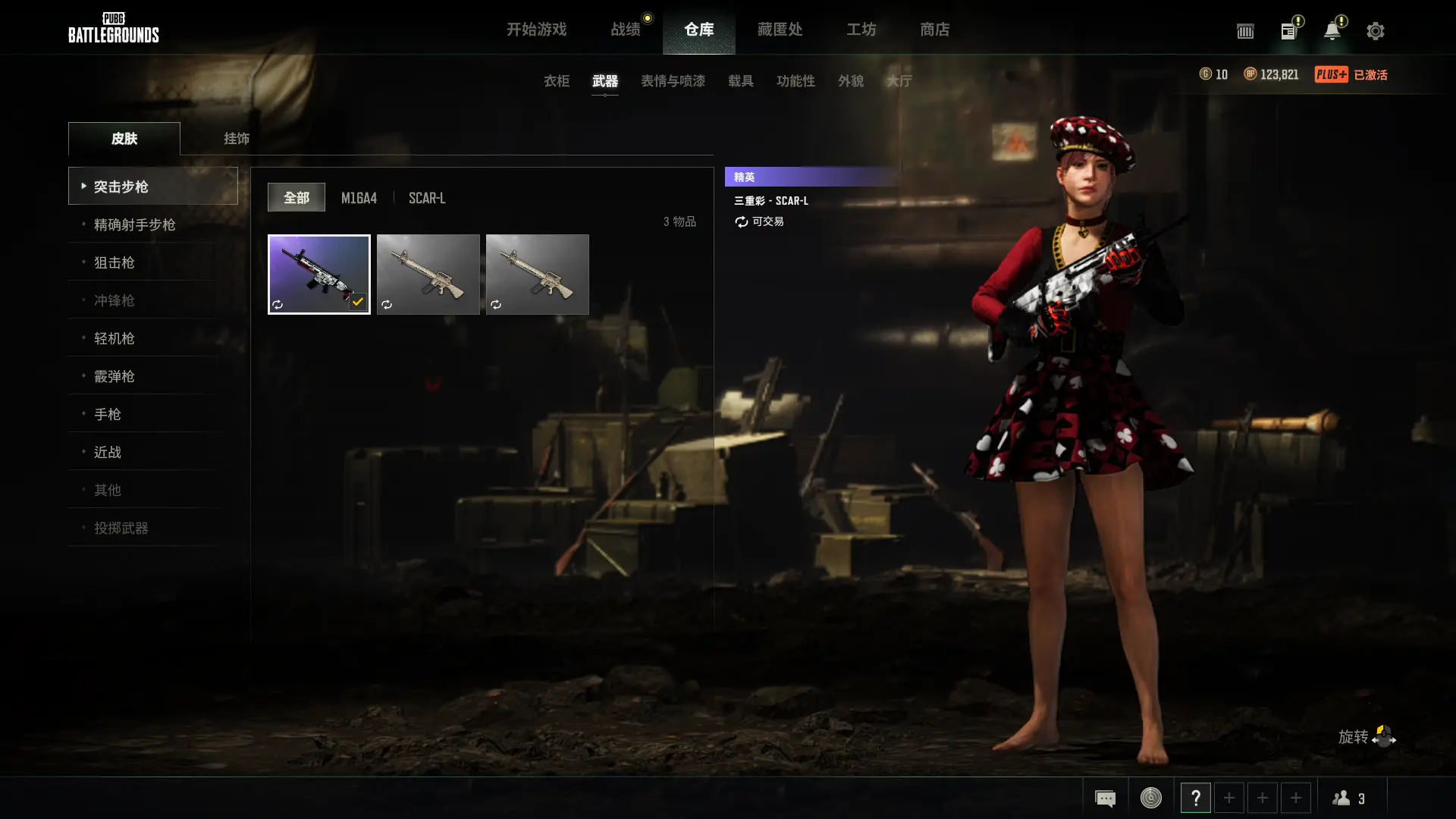This screenshot has height=819, width=1456.
Task: Open the 霰弹枪 shotgun category
Action: 114,376
